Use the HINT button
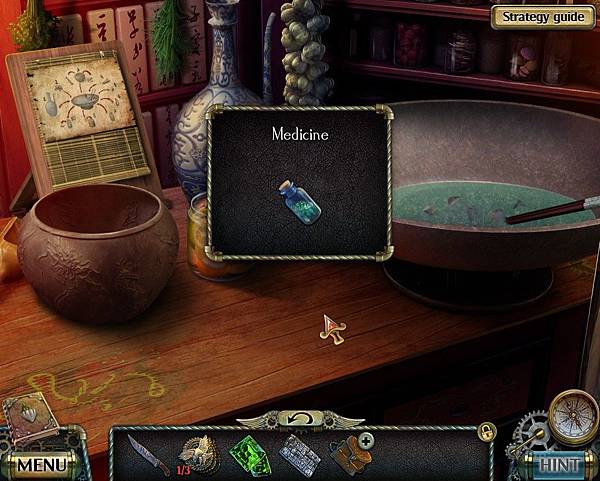Image resolution: width=600 pixels, height=481 pixels. (559, 465)
